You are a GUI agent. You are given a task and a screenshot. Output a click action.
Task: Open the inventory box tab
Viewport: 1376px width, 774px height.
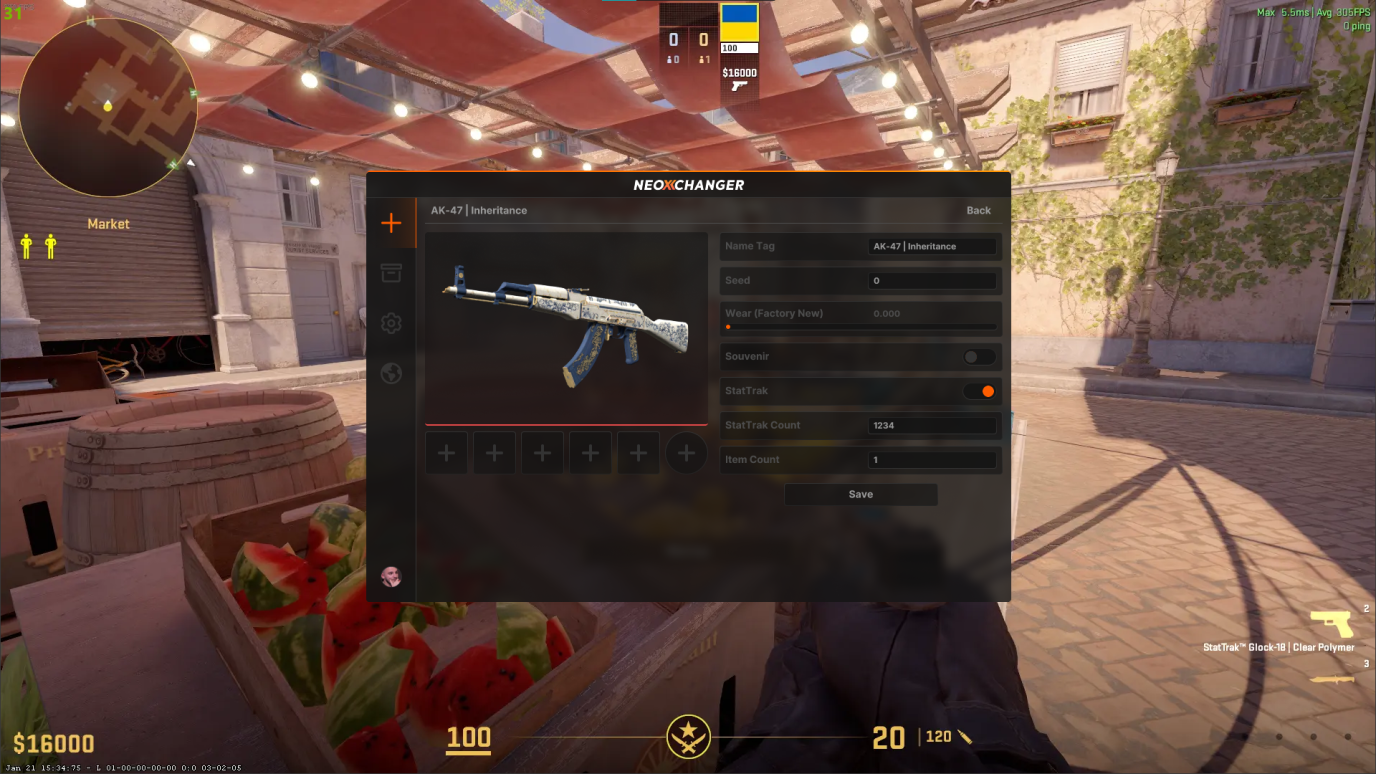[391, 273]
